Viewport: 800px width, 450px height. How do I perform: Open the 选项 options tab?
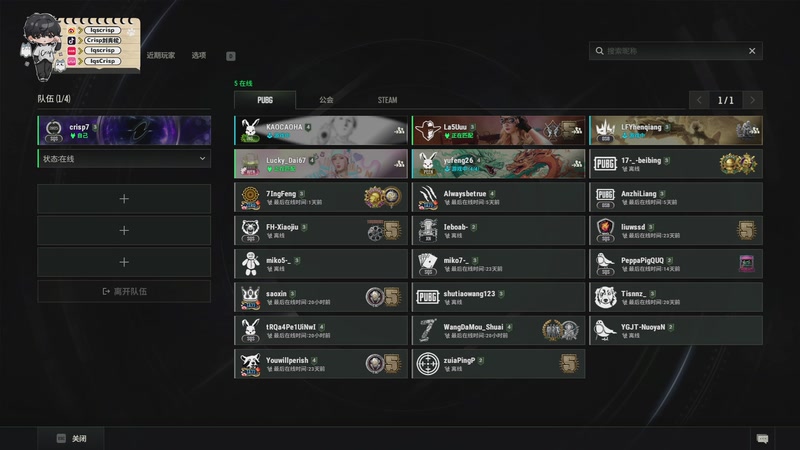pos(199,56)
